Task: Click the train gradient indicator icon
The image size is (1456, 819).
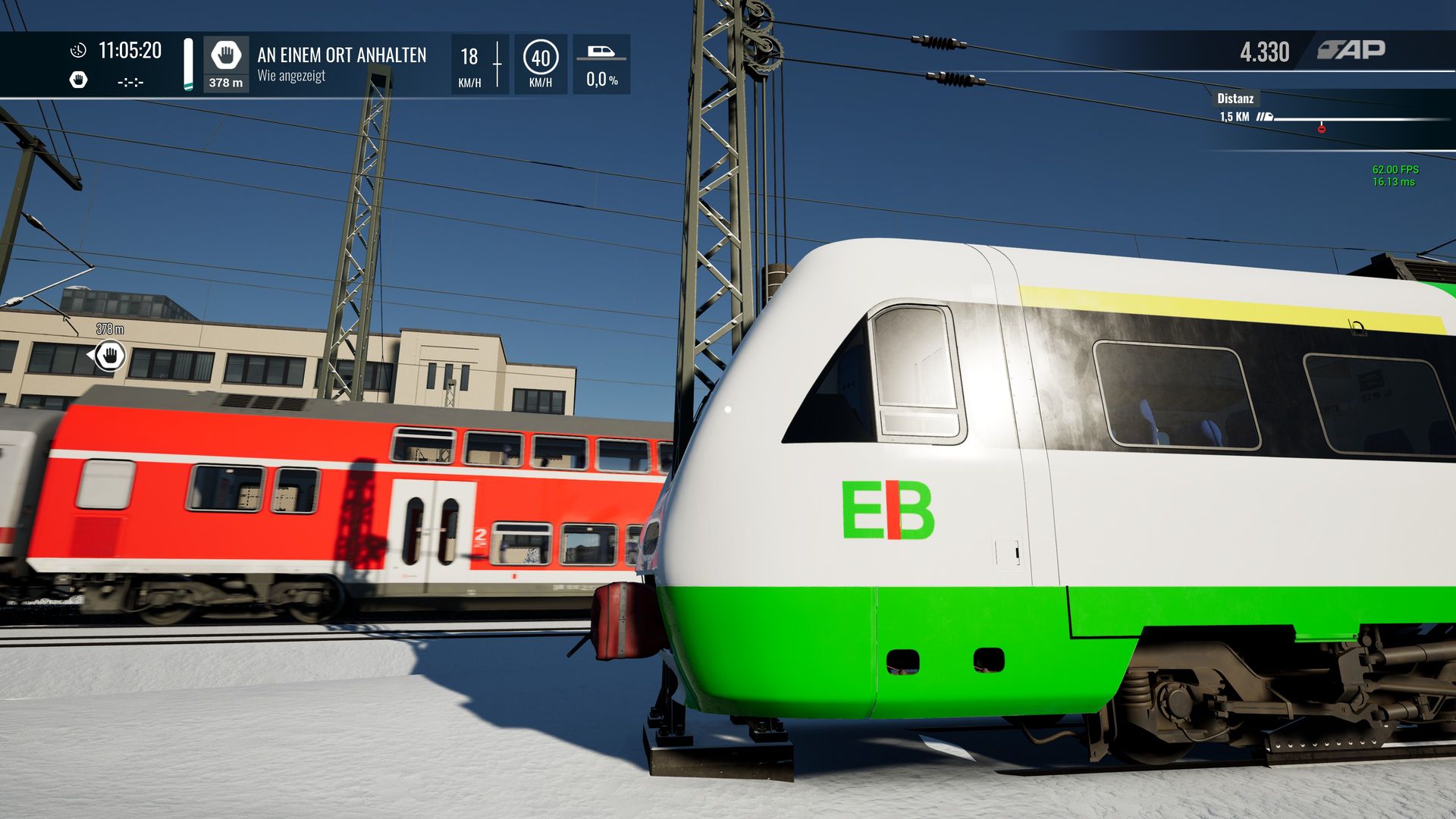Action: (601, 52)
